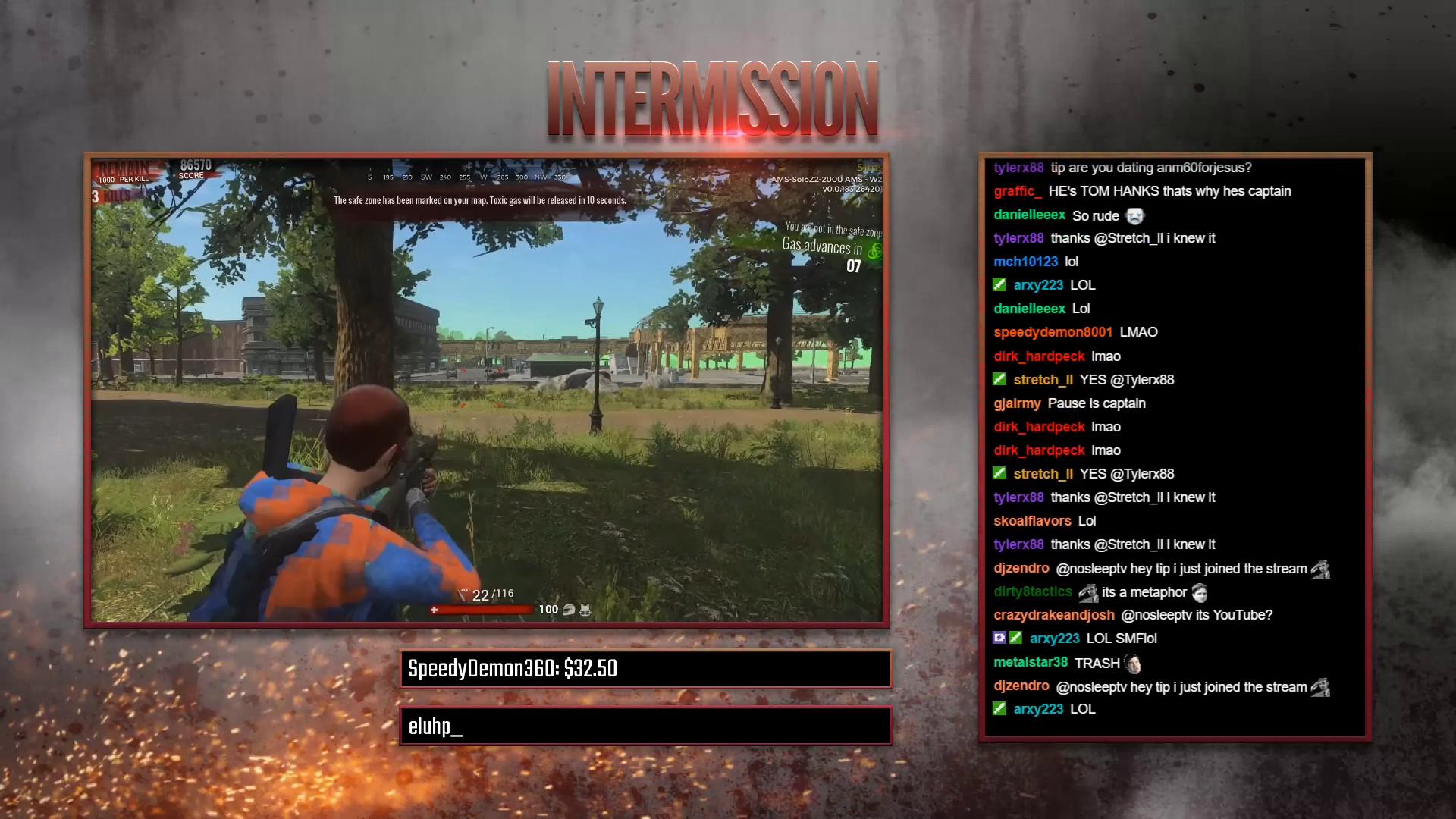Click the grenade icon next to the 100 health
The image size is (1456, 819).
[x=568, y=609]
